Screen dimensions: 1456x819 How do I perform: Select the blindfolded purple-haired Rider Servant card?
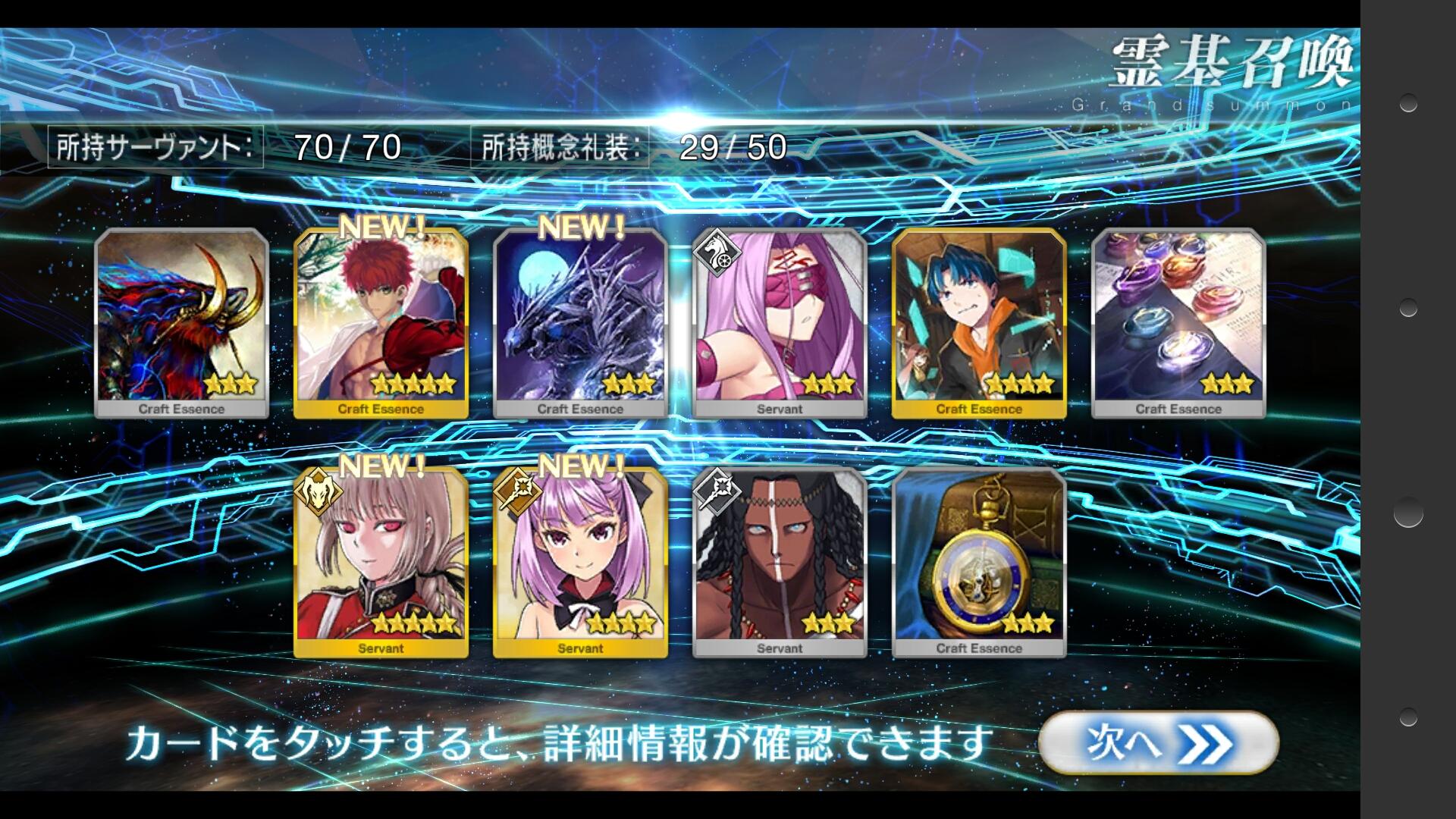pyautogui.click(x=780, y=323)
